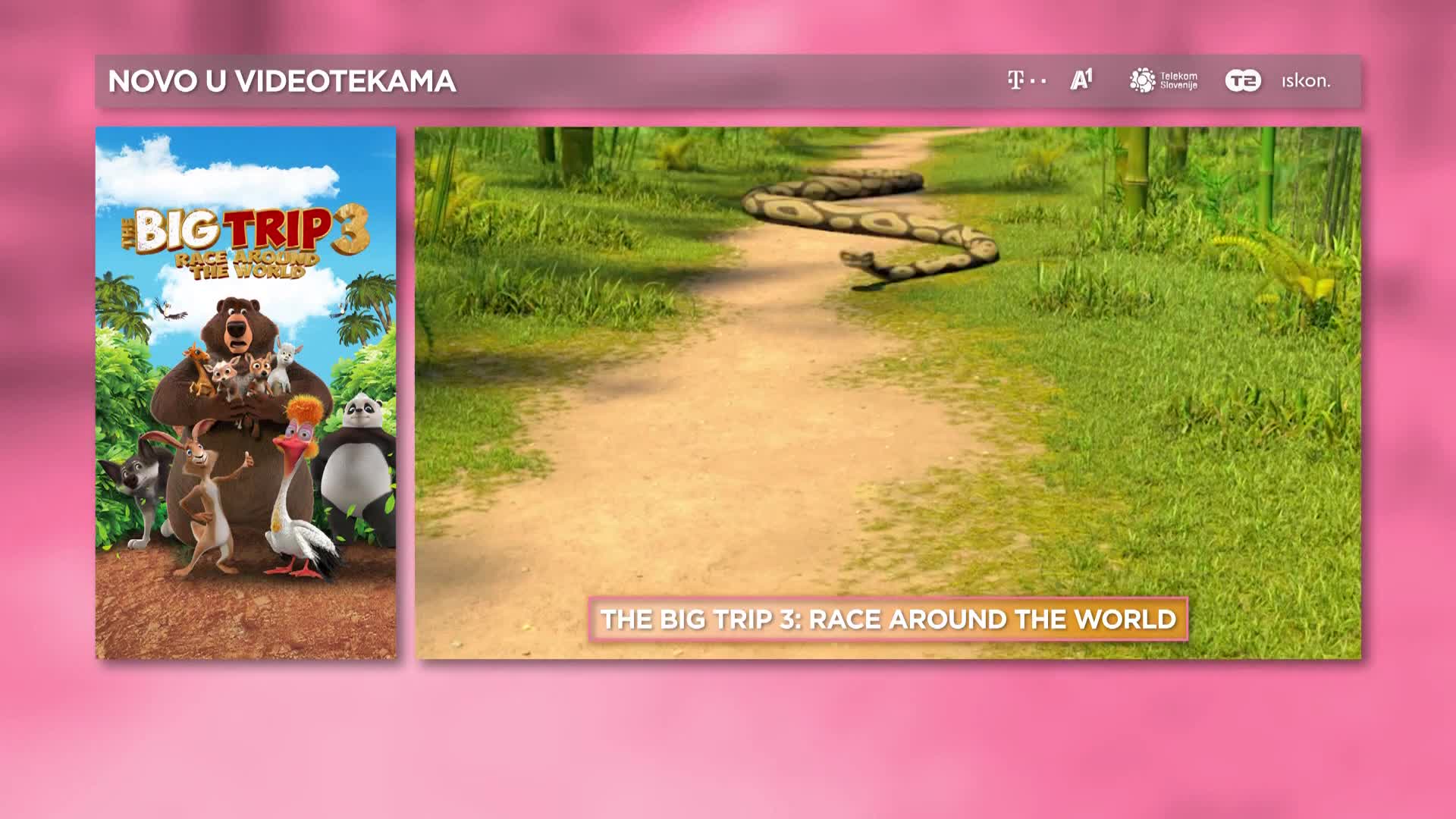
Task: Open the Telekom Slovenije logo
Action: (1163, 80)
